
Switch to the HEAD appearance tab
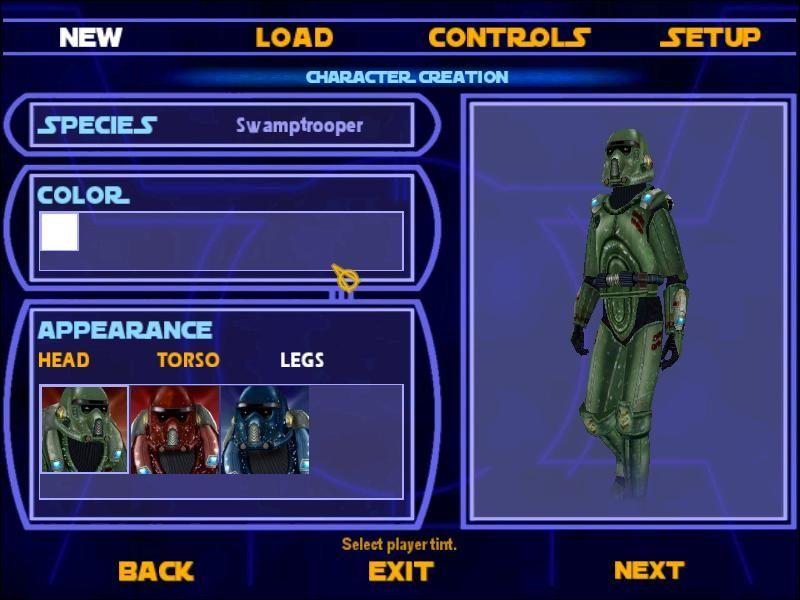64,360
